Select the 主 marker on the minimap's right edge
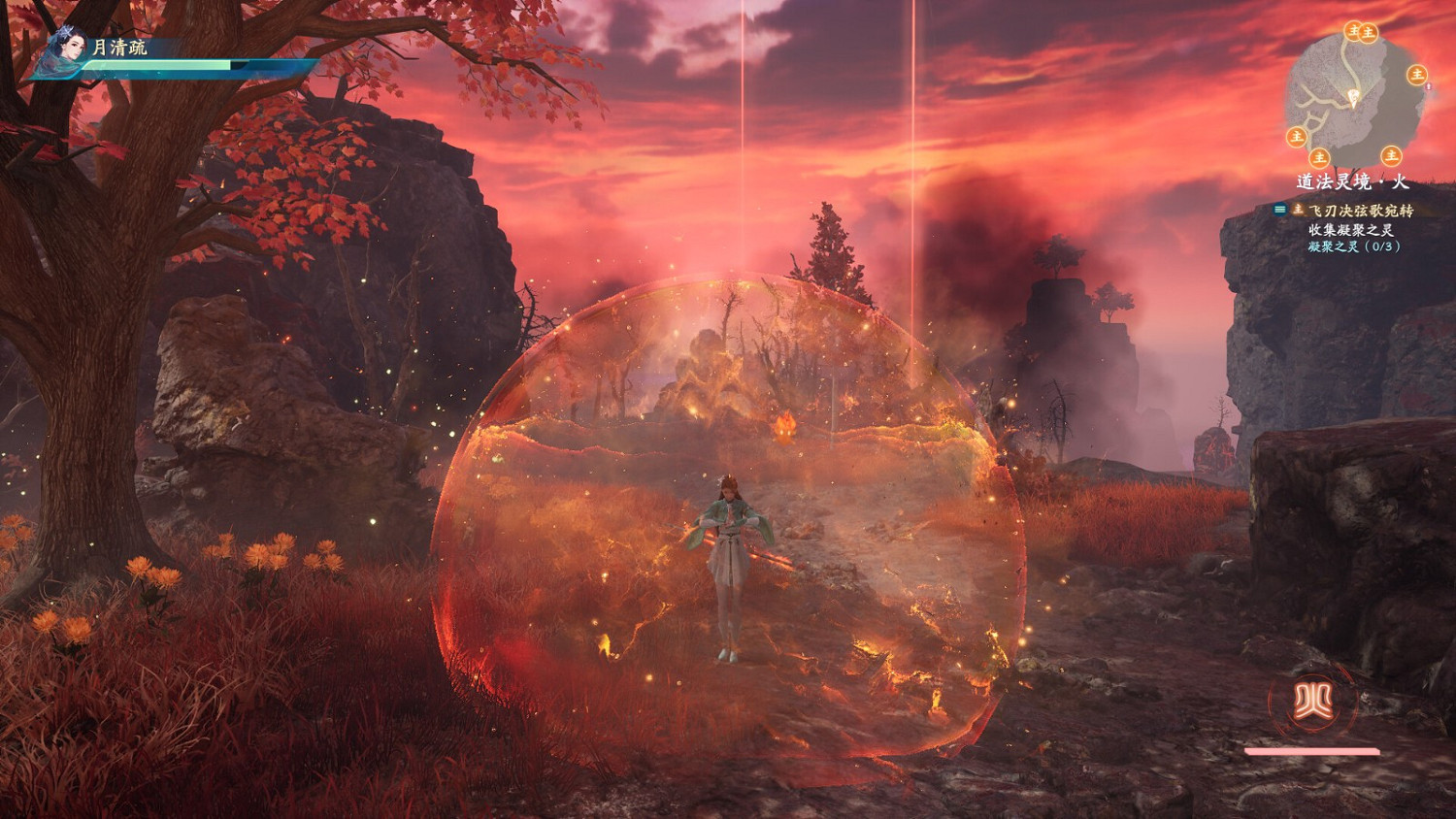The height and width of the screenshot is (819, 1456). pyautogui.click(x=1416, y=76)
